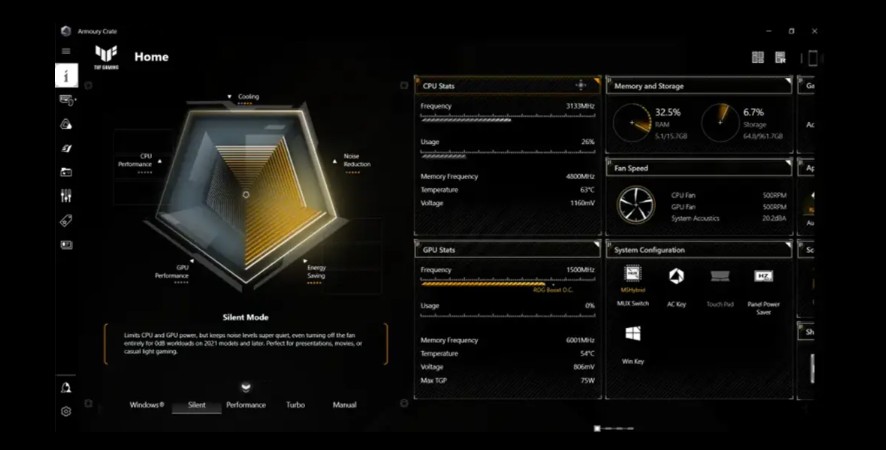The image size is (886, 450).
Task: Click the move icon on CPU Stats panel
Action: coord(581,86)
